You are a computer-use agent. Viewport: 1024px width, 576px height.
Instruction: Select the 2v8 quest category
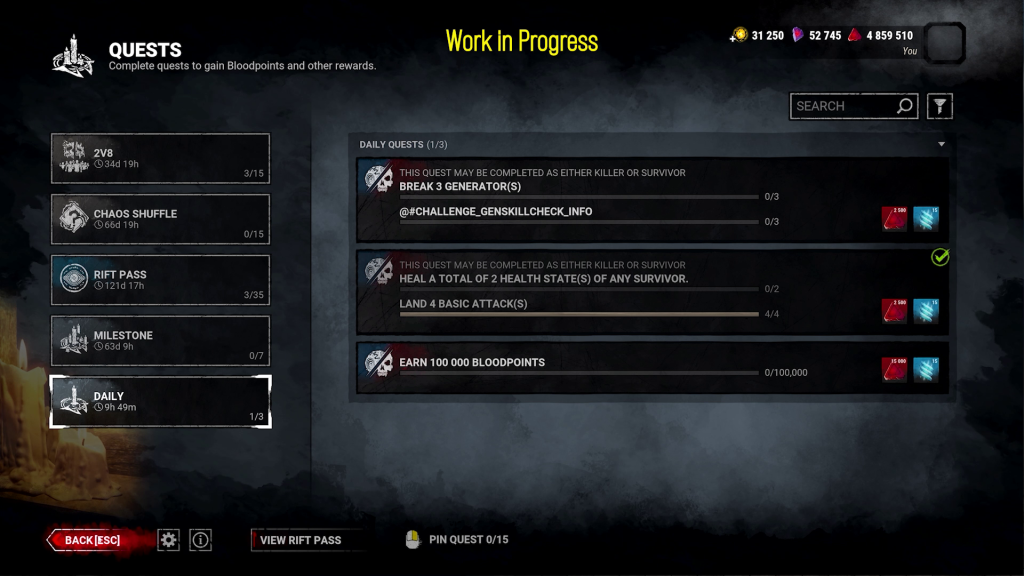pyautogui.click(x=160, y=159)
